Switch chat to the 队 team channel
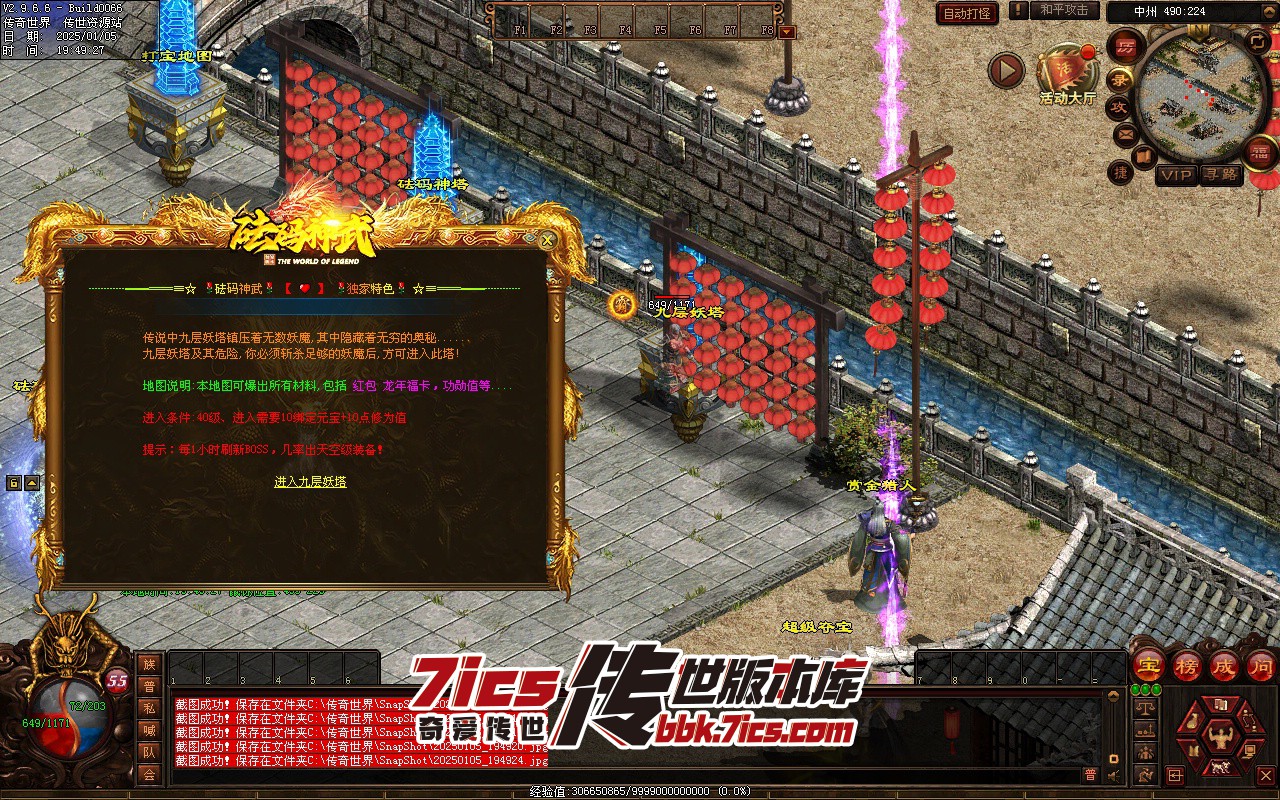This screenshot has height=800, width=1280. [149, 751]
